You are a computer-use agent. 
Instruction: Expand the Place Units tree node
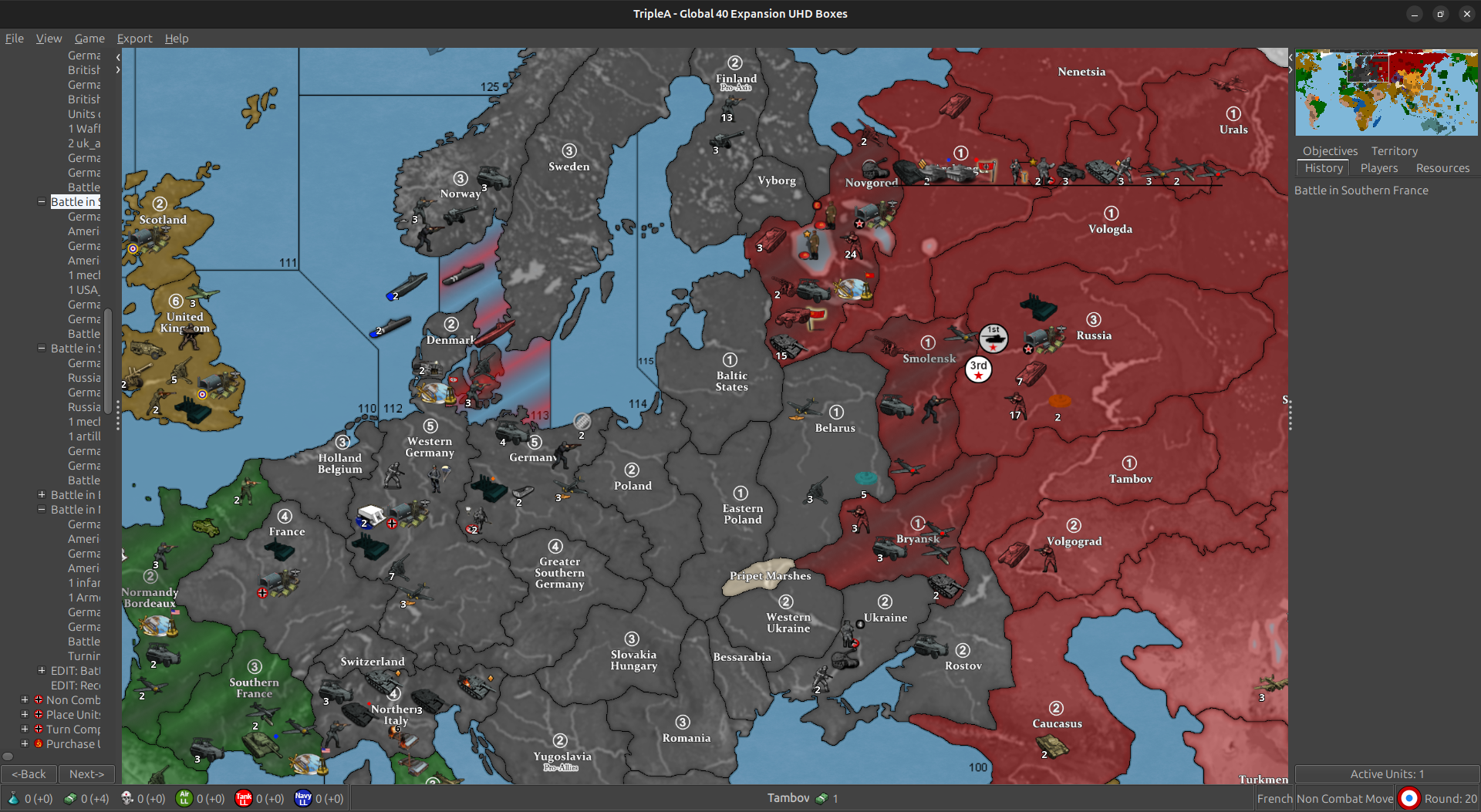tap(23, 715)
